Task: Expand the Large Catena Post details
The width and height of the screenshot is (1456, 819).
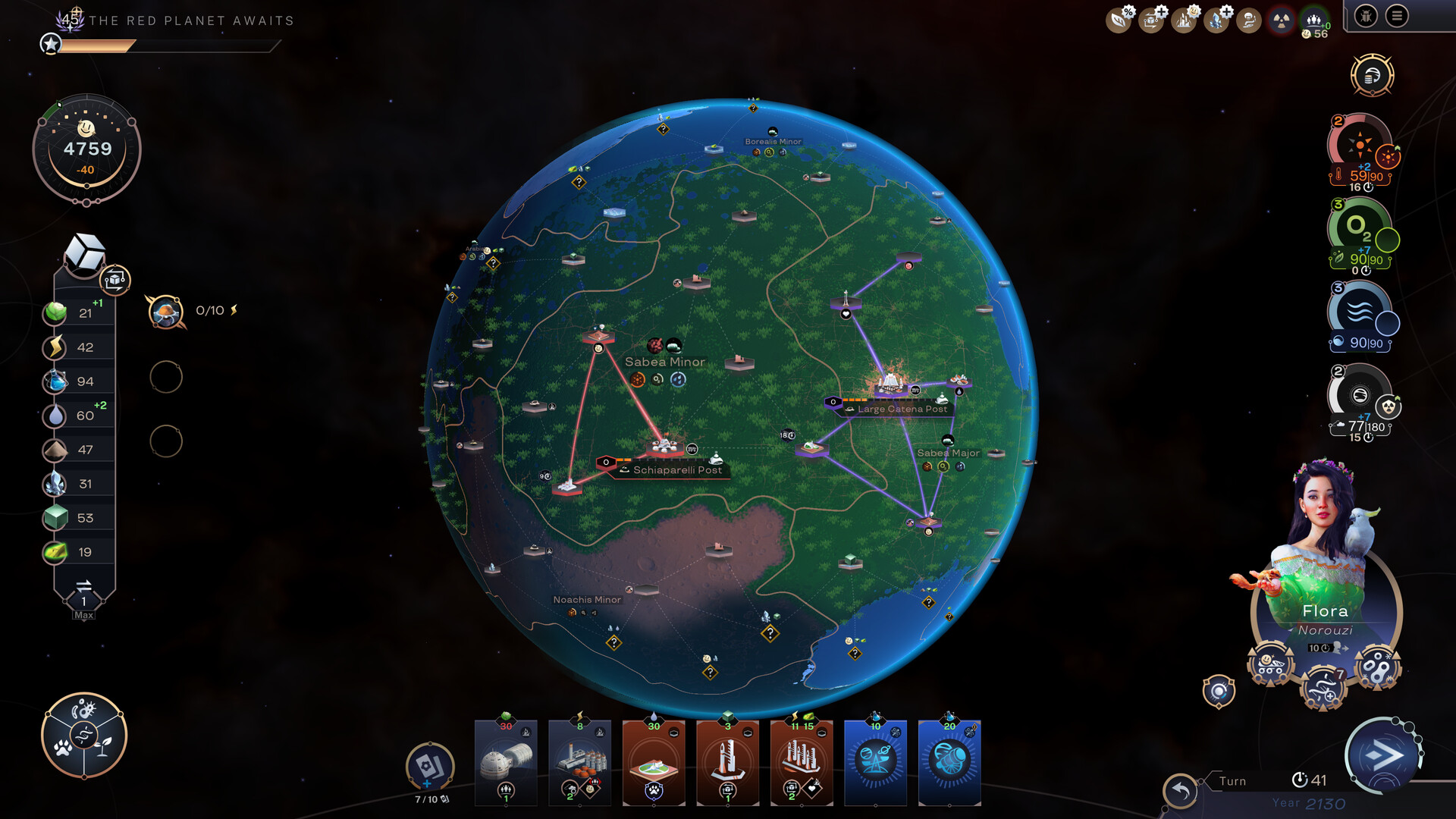Action: pyautogui.click(x=902, y=409)
